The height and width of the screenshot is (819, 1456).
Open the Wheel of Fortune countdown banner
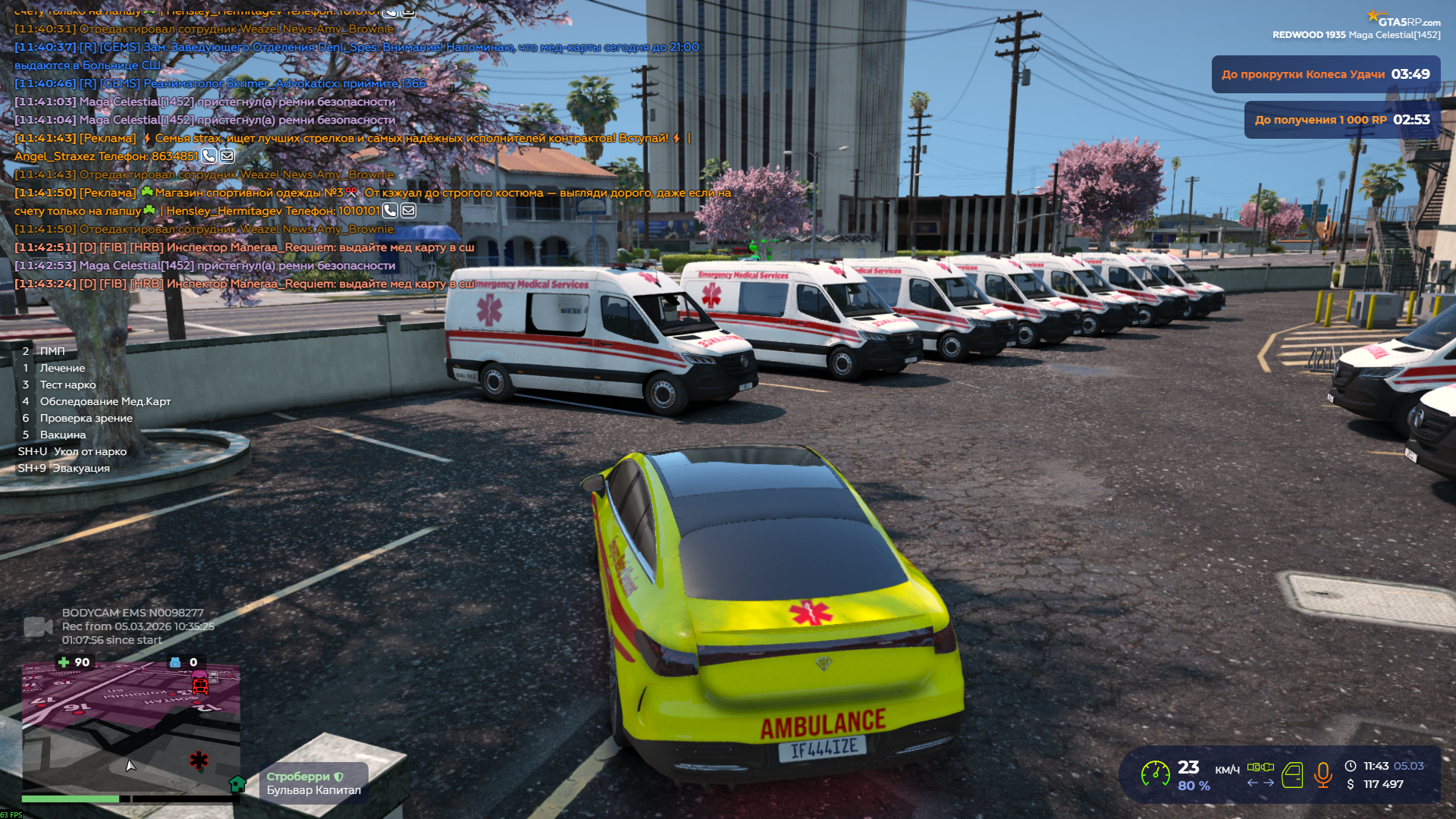click(x=1325, y=74)
